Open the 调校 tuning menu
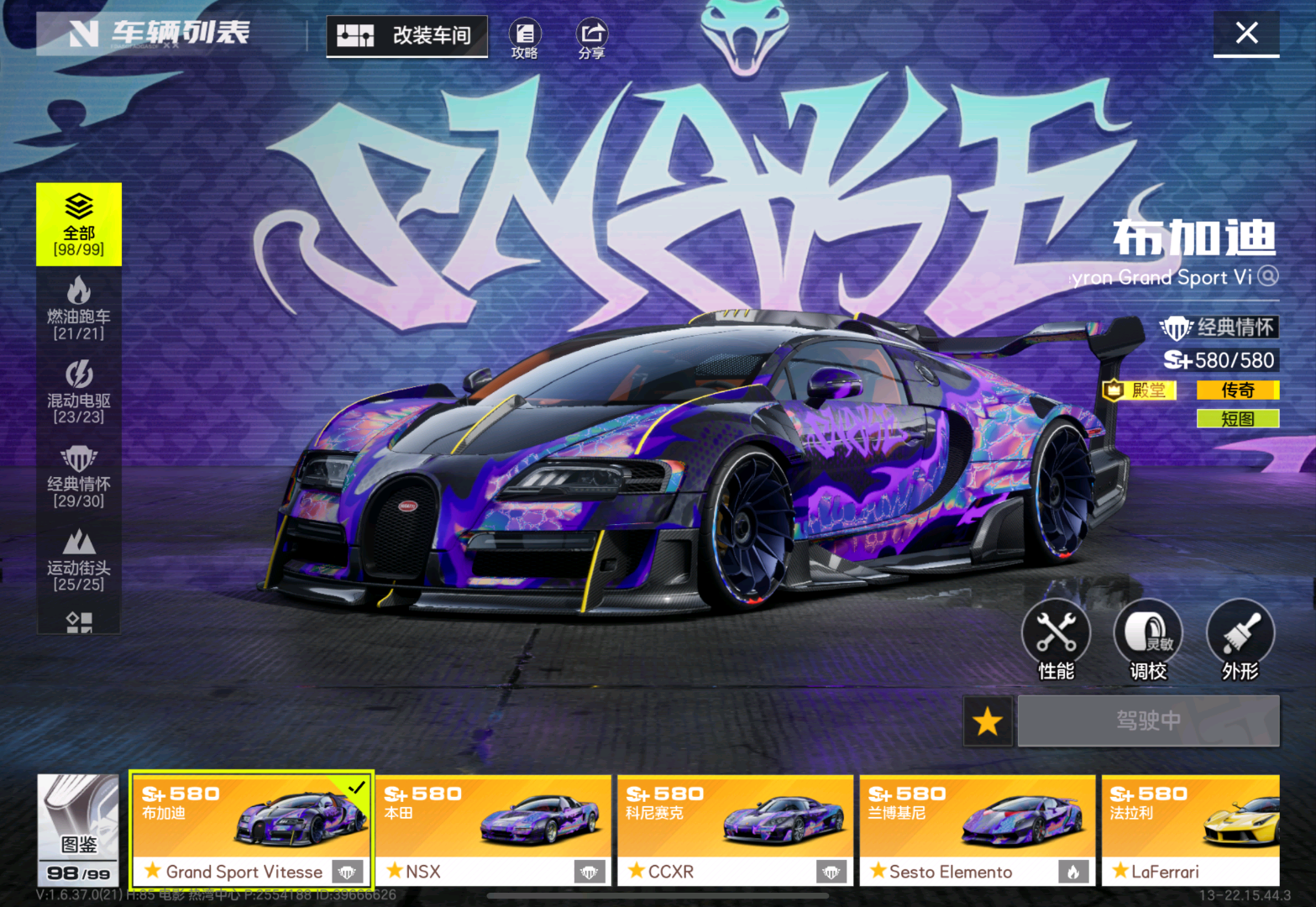 click(x=1148, y=640)
